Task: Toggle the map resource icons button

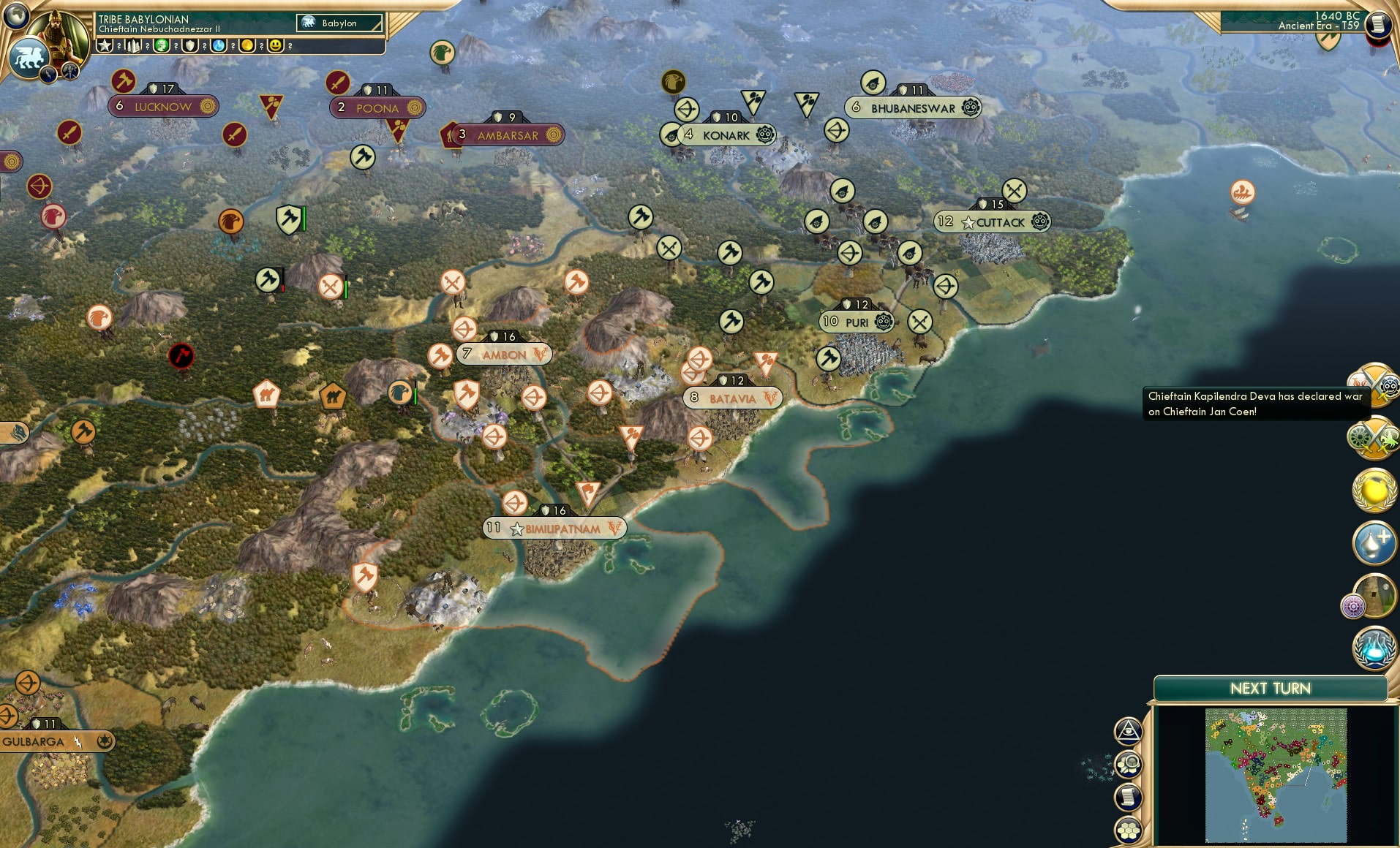Action: pos(1129,764)
